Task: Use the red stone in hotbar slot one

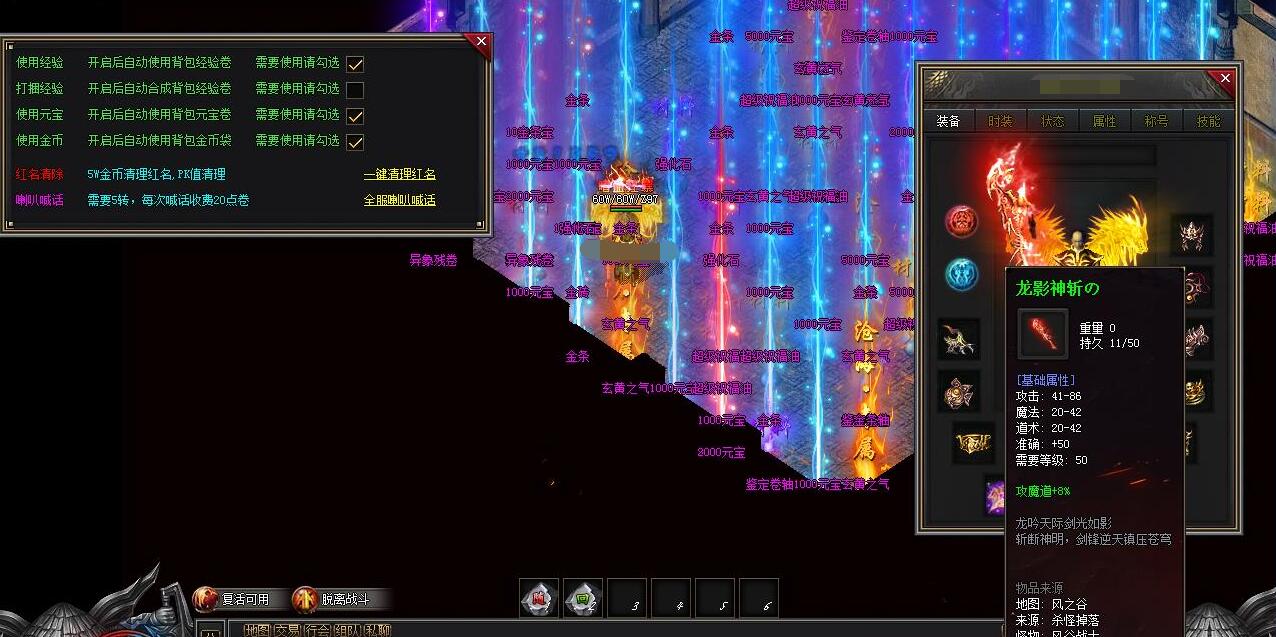Action: click(539, 598)
